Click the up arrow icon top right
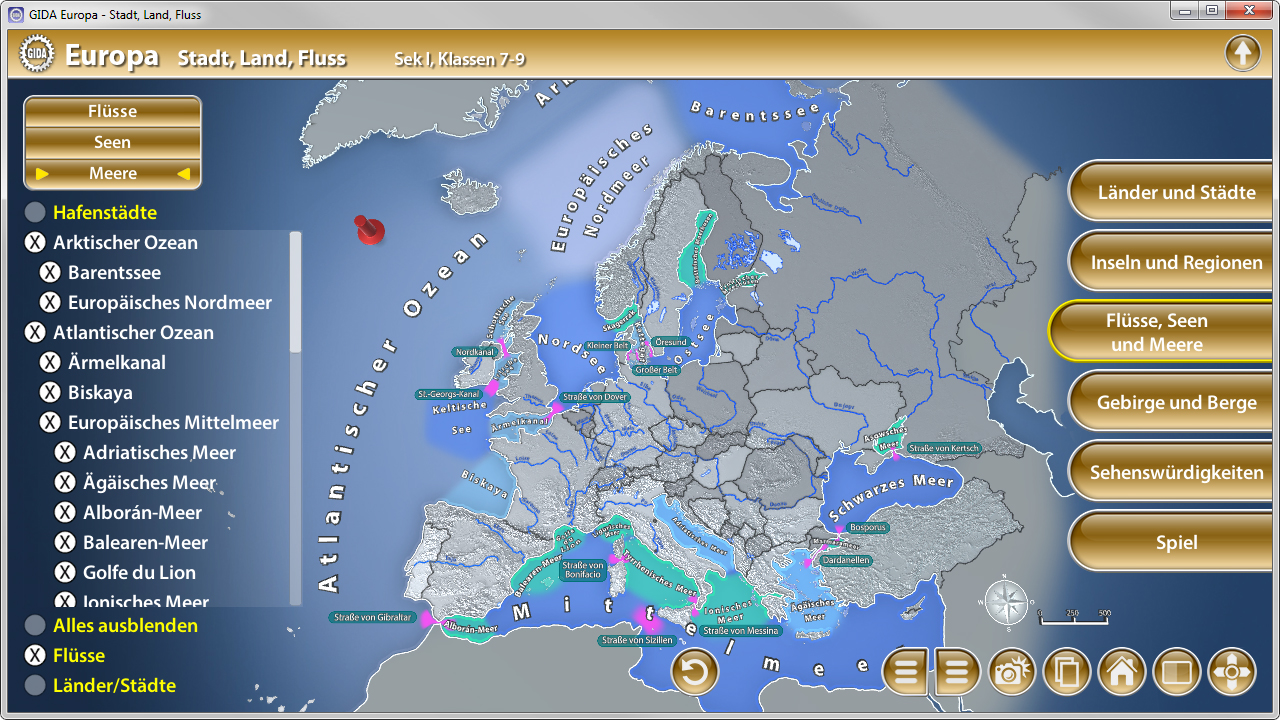1280x720 pixels. [x=1243, y=52]
